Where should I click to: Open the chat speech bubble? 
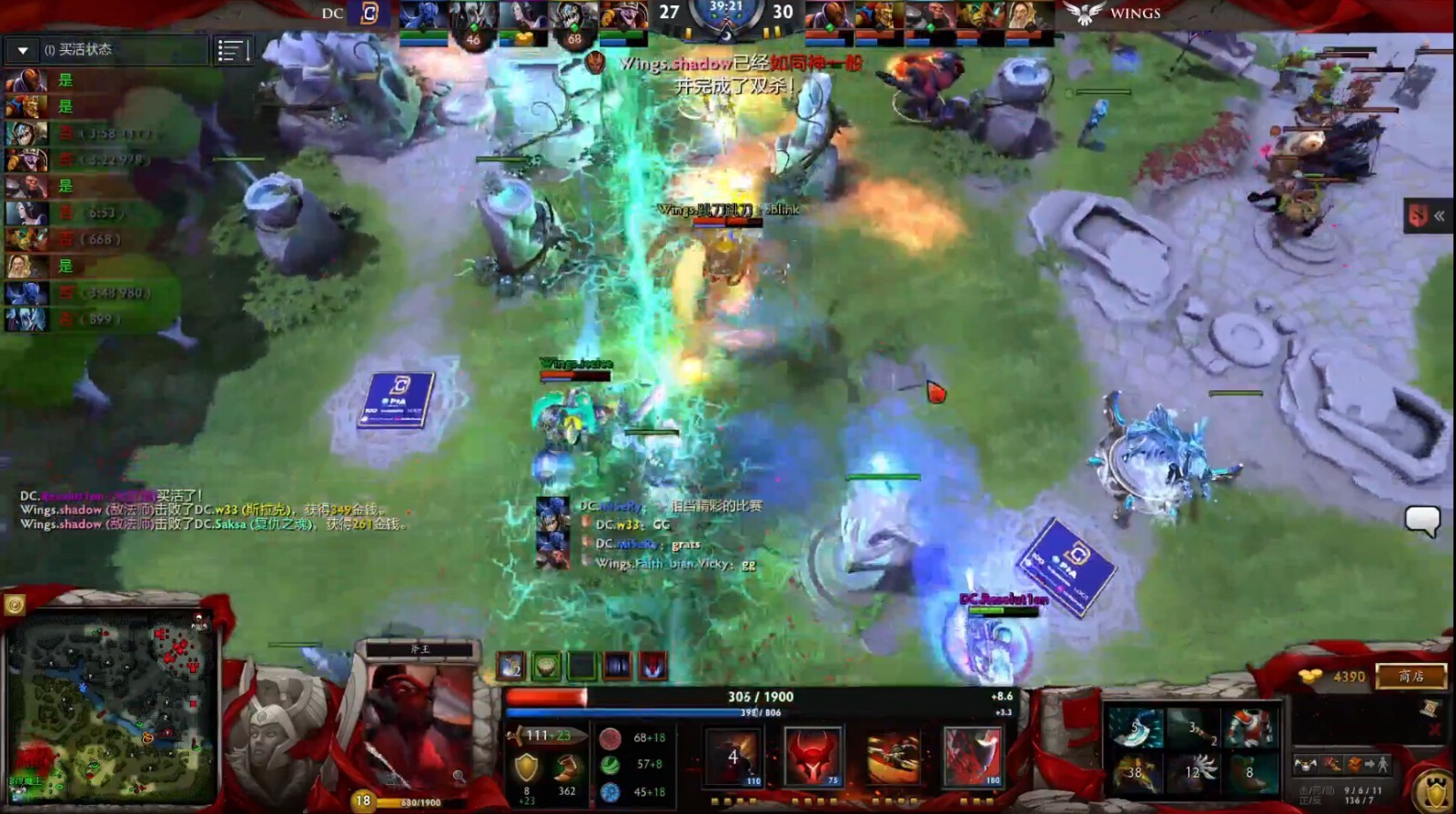pyautogui.click(x=1421, y=520)
